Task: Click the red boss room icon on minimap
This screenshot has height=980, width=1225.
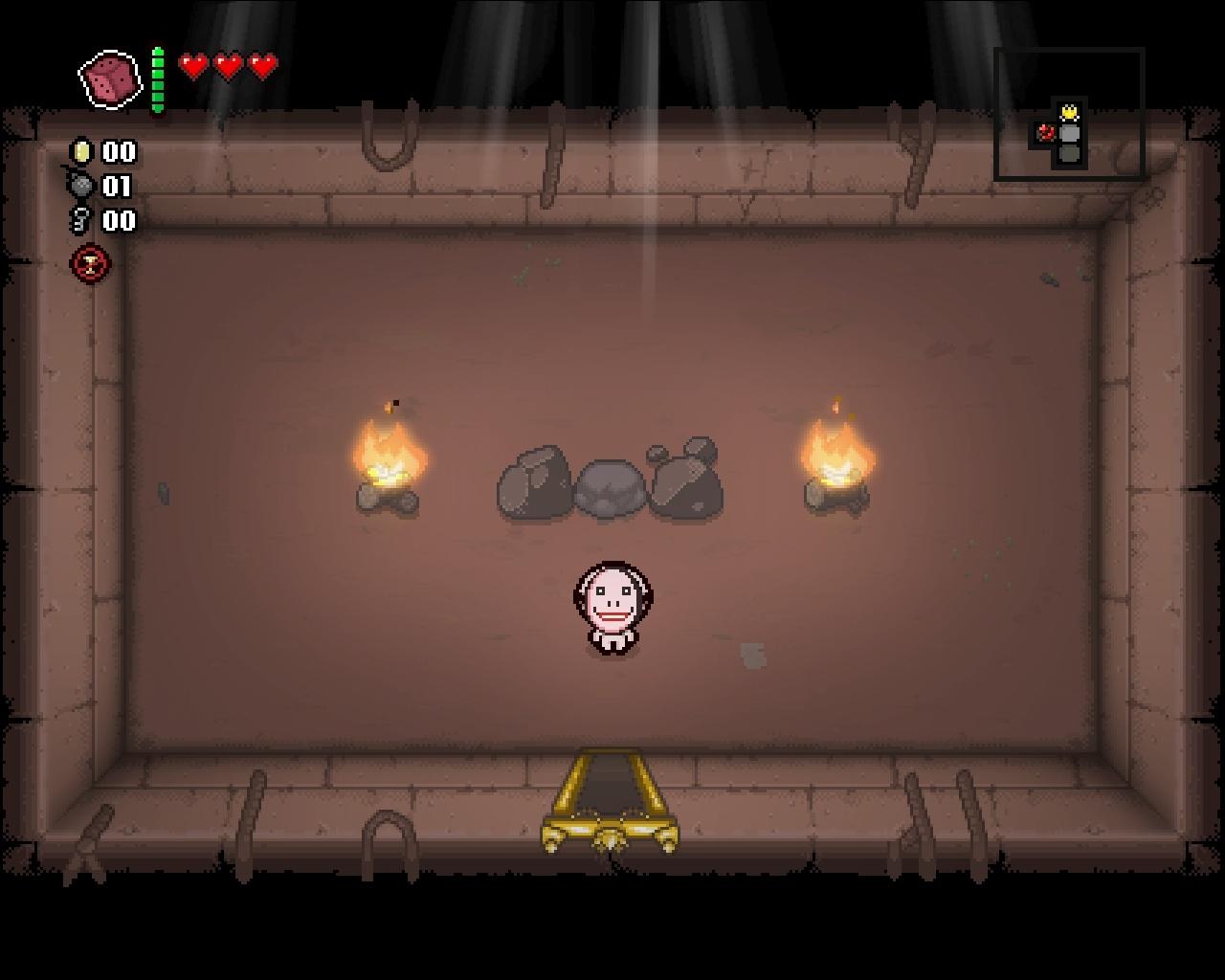Action: pyautogui.click(x=1047, y=133)
